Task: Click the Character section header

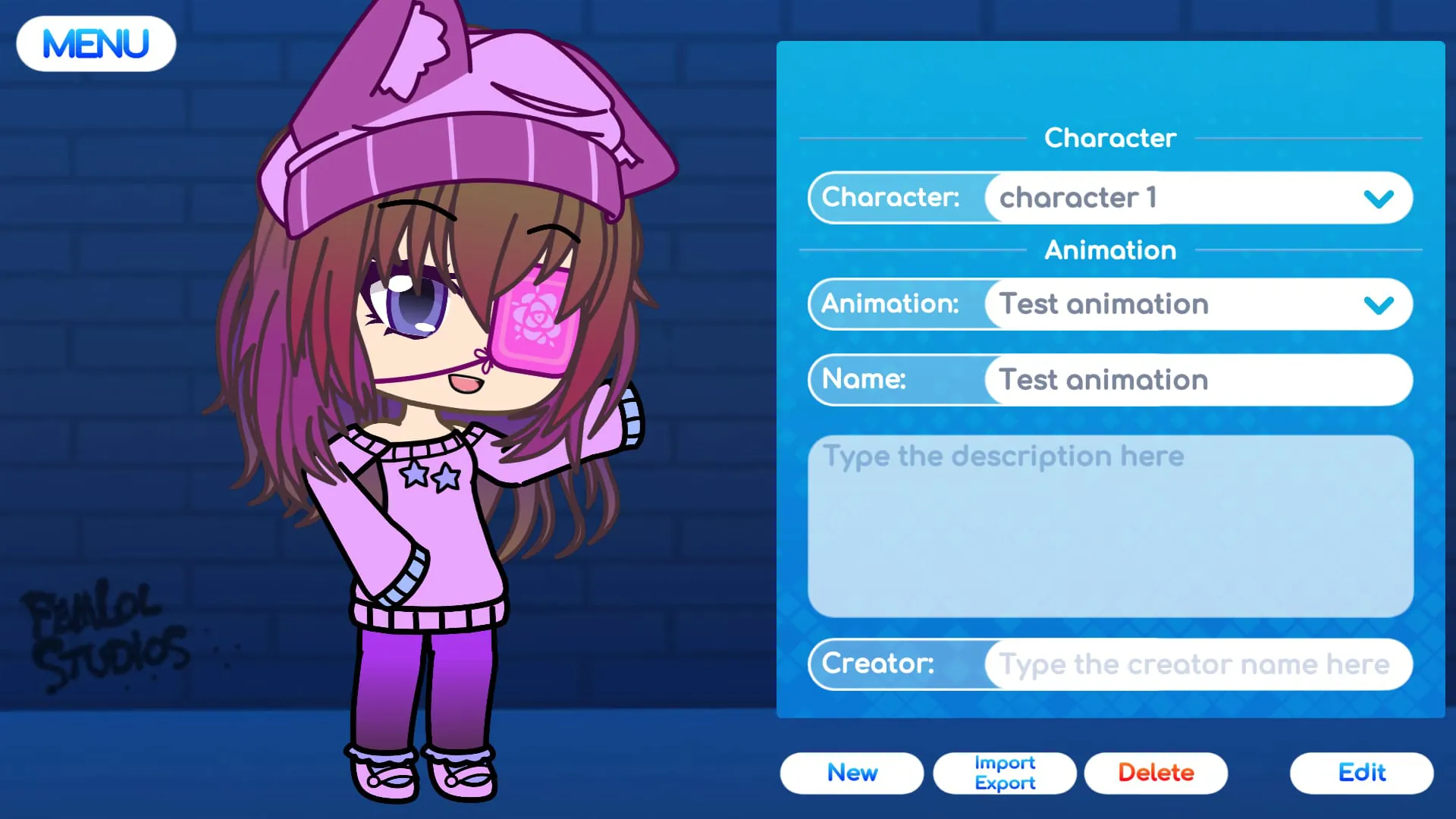Action: 1109,138
